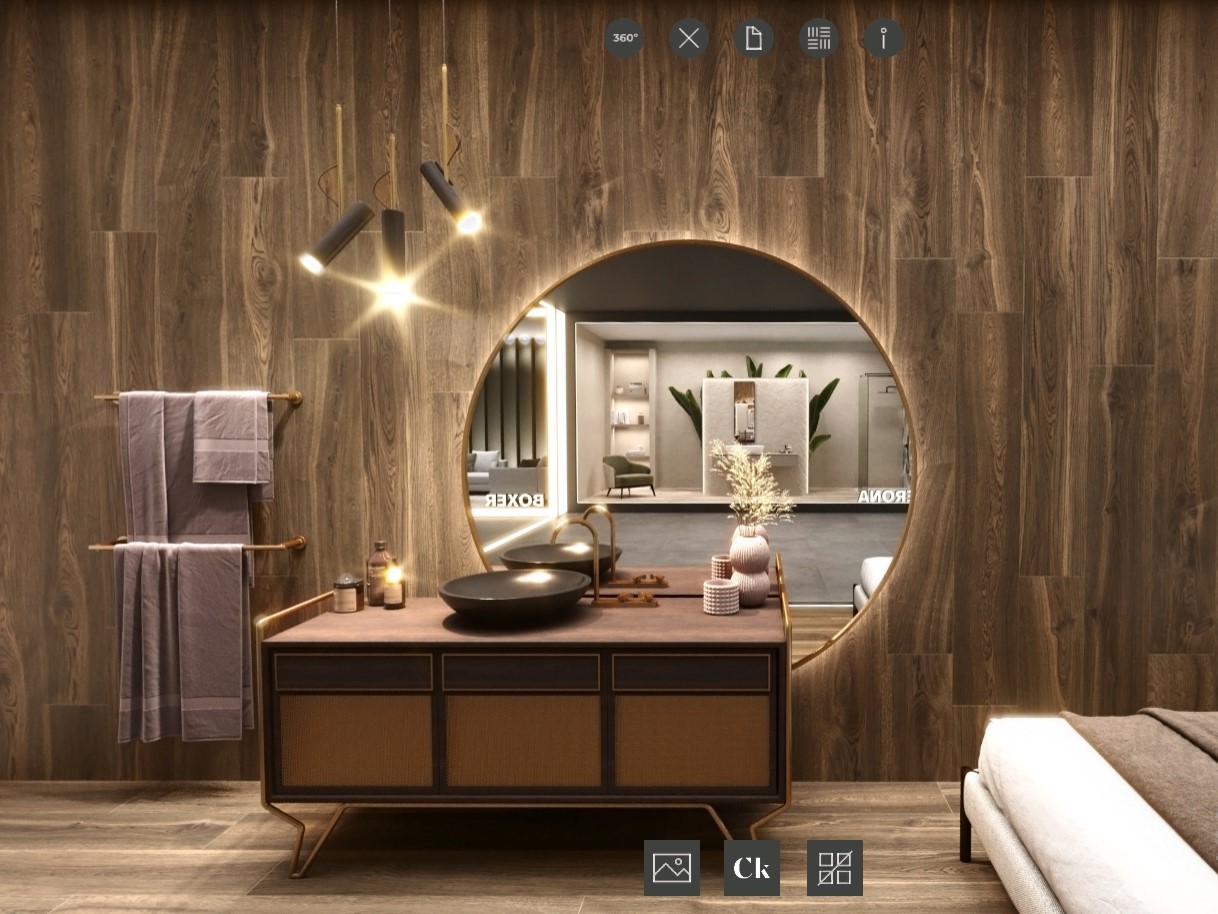The width and height of the screenshot is (1218, 914).
Task: Select the four-squares tile grid button
Action: (x=834, y=868)
